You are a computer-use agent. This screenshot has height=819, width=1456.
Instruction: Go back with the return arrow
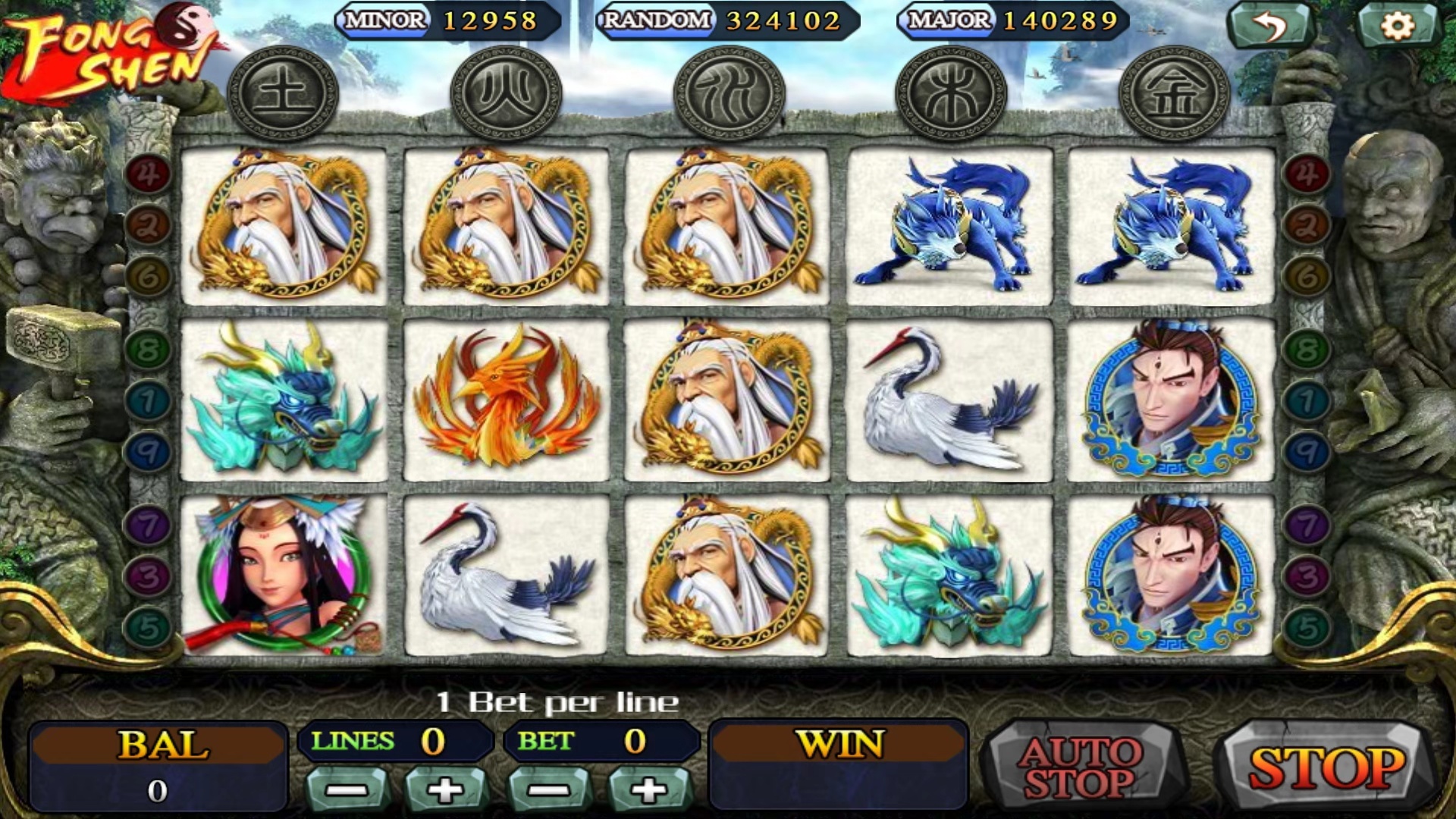[1269, 27]
